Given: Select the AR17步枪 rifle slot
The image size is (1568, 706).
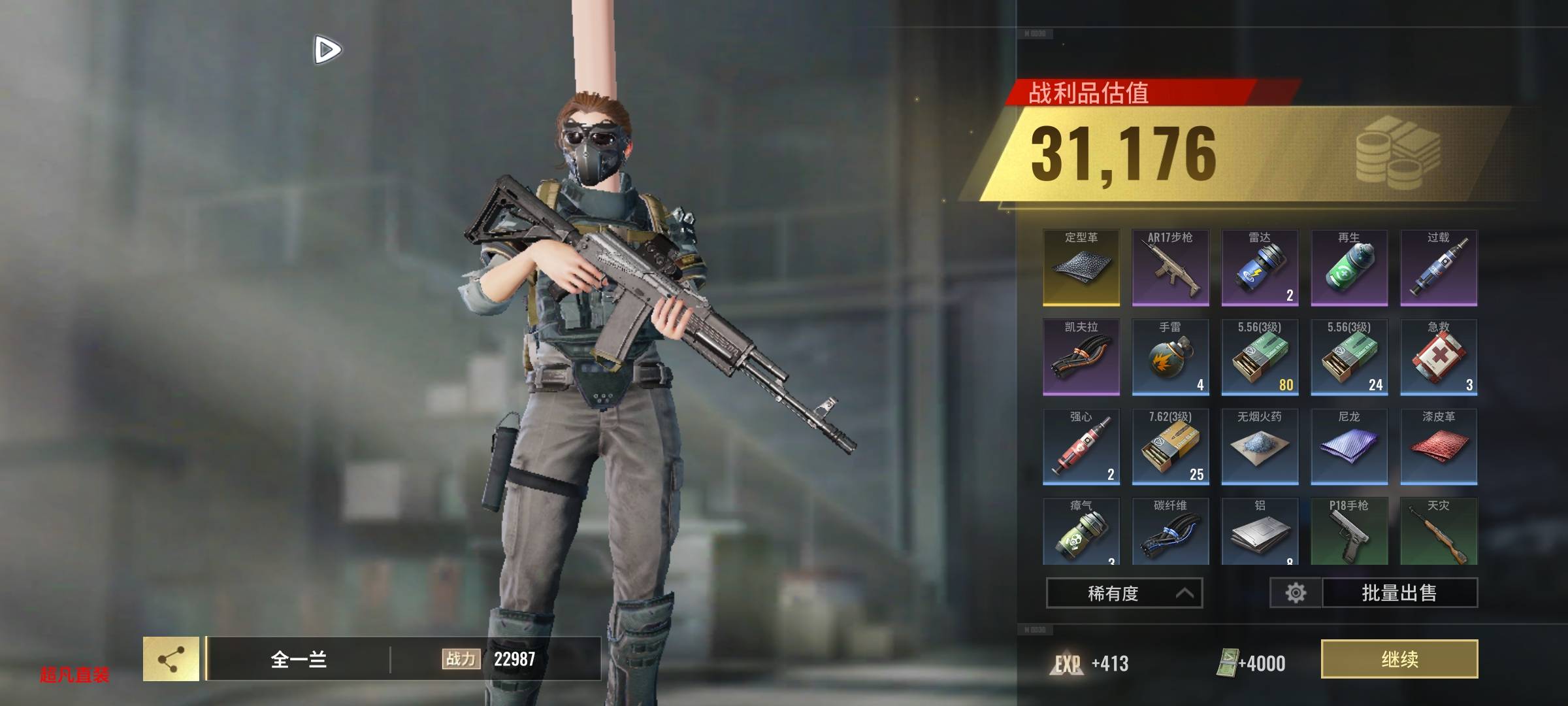Looking at the screenshot, I should (1170, 267).
